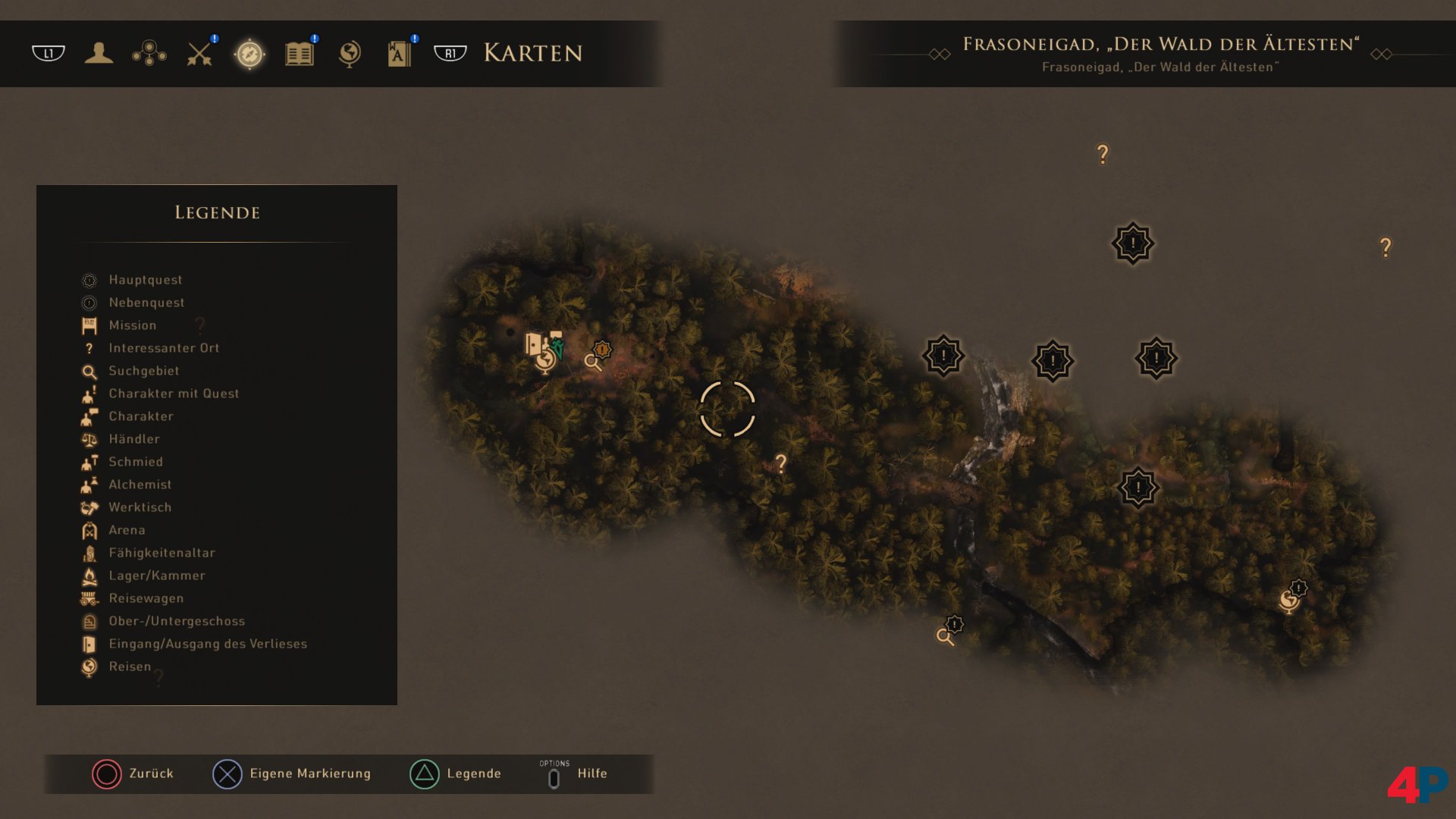The width and height of the screenshot is (1456, 819).
Task: Select the Hauptquest legend entry
Action: [x=145, y=280]
